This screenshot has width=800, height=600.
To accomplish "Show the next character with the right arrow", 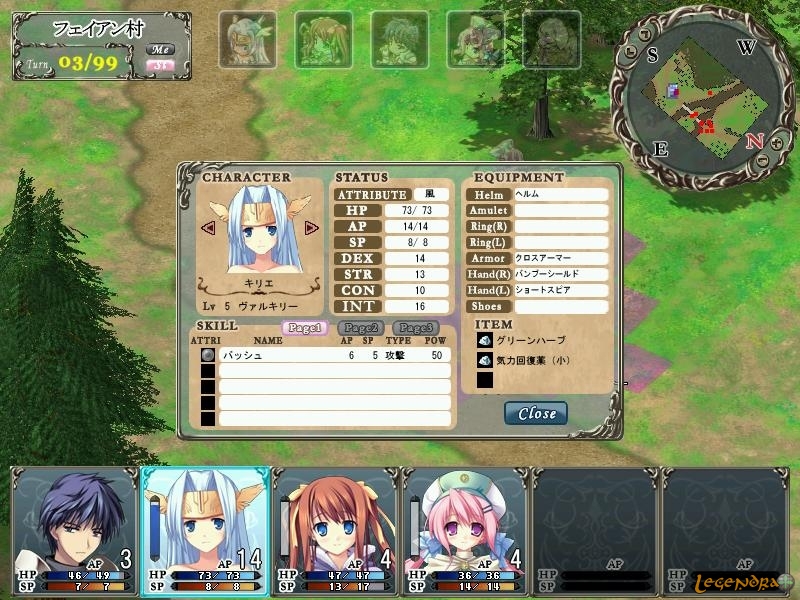I will (311, 228).
